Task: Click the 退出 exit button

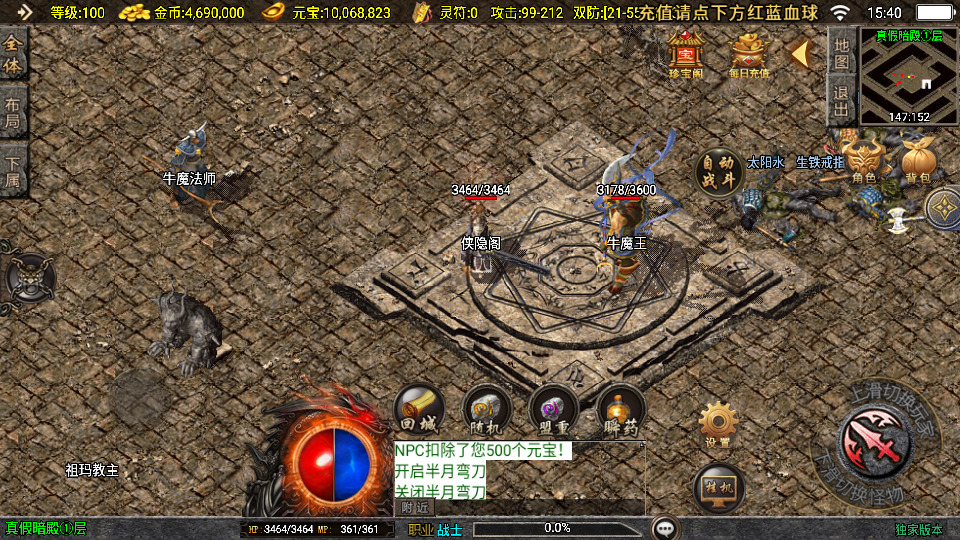Action: pos(842,100)
